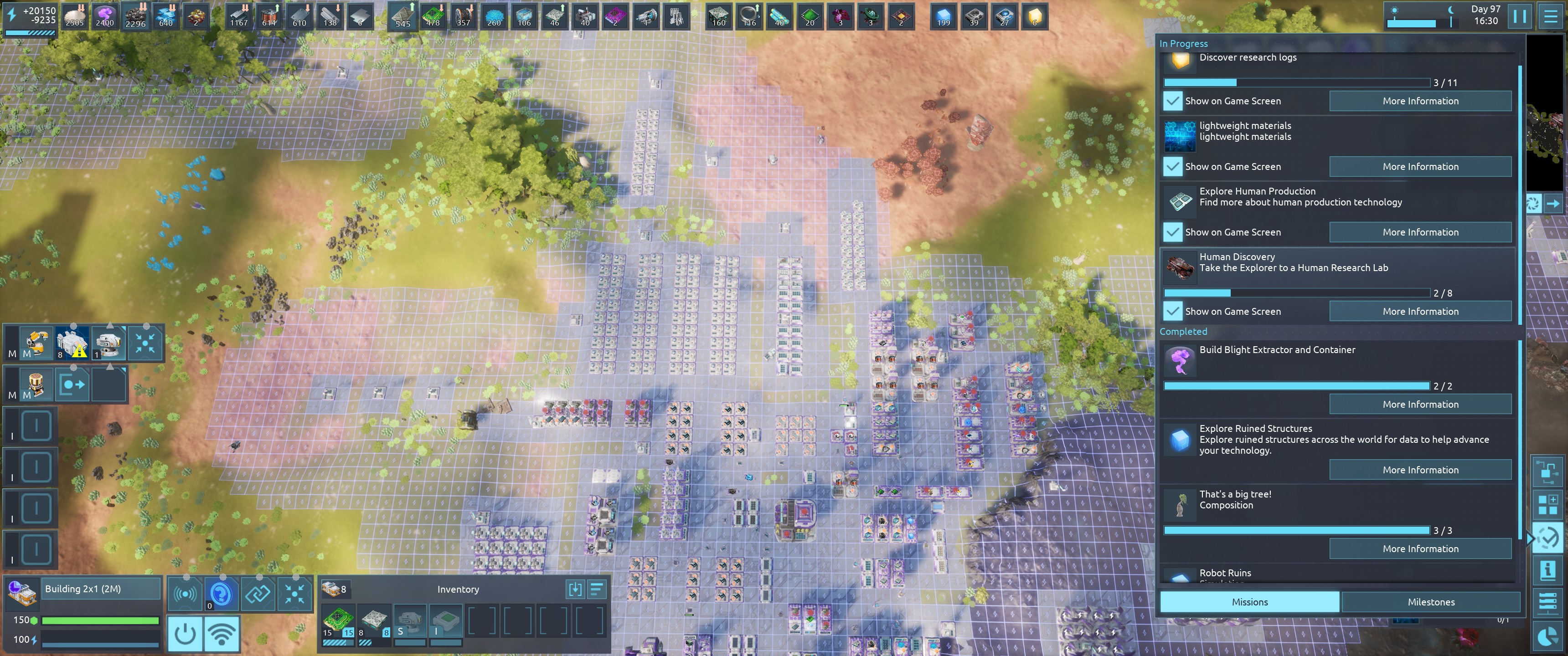The height and width of the screenshot is (656, 1568).
Task: View More Information for Explore Human Production
Action: click(1419, 232)
